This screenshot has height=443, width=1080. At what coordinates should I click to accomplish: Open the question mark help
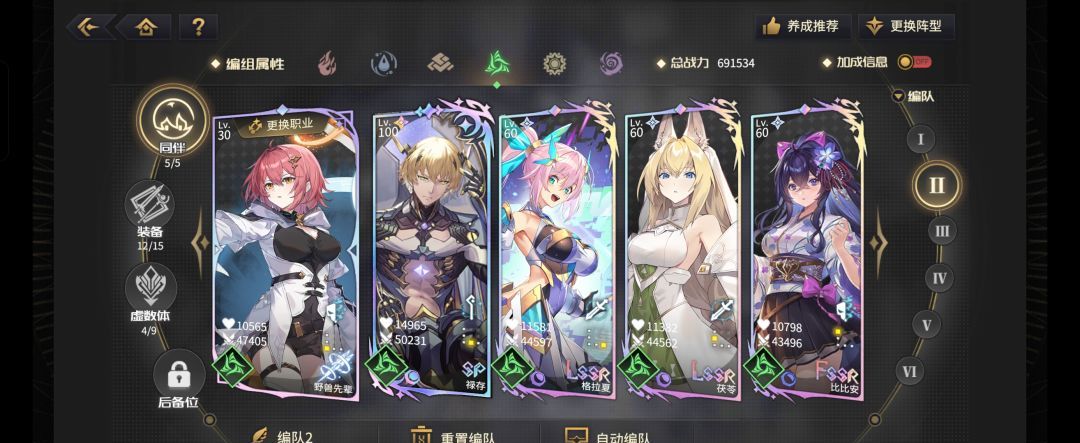point(198,27)
